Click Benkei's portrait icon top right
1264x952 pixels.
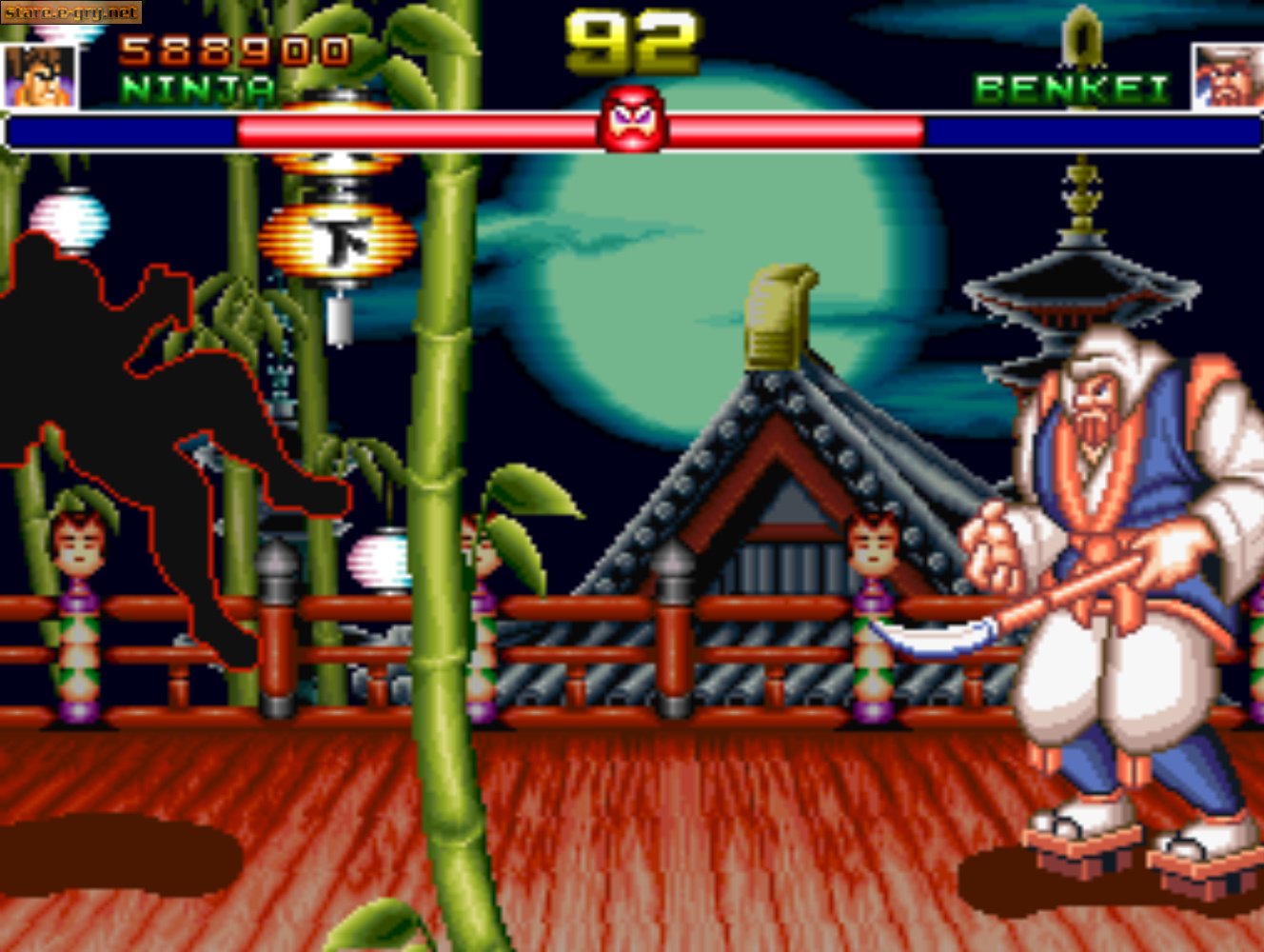point(1226,77)
